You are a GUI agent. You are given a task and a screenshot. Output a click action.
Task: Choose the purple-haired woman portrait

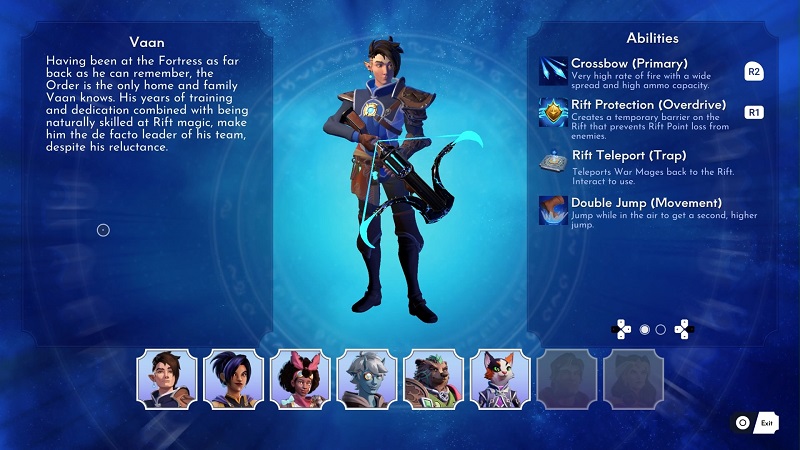coord(233,380)
